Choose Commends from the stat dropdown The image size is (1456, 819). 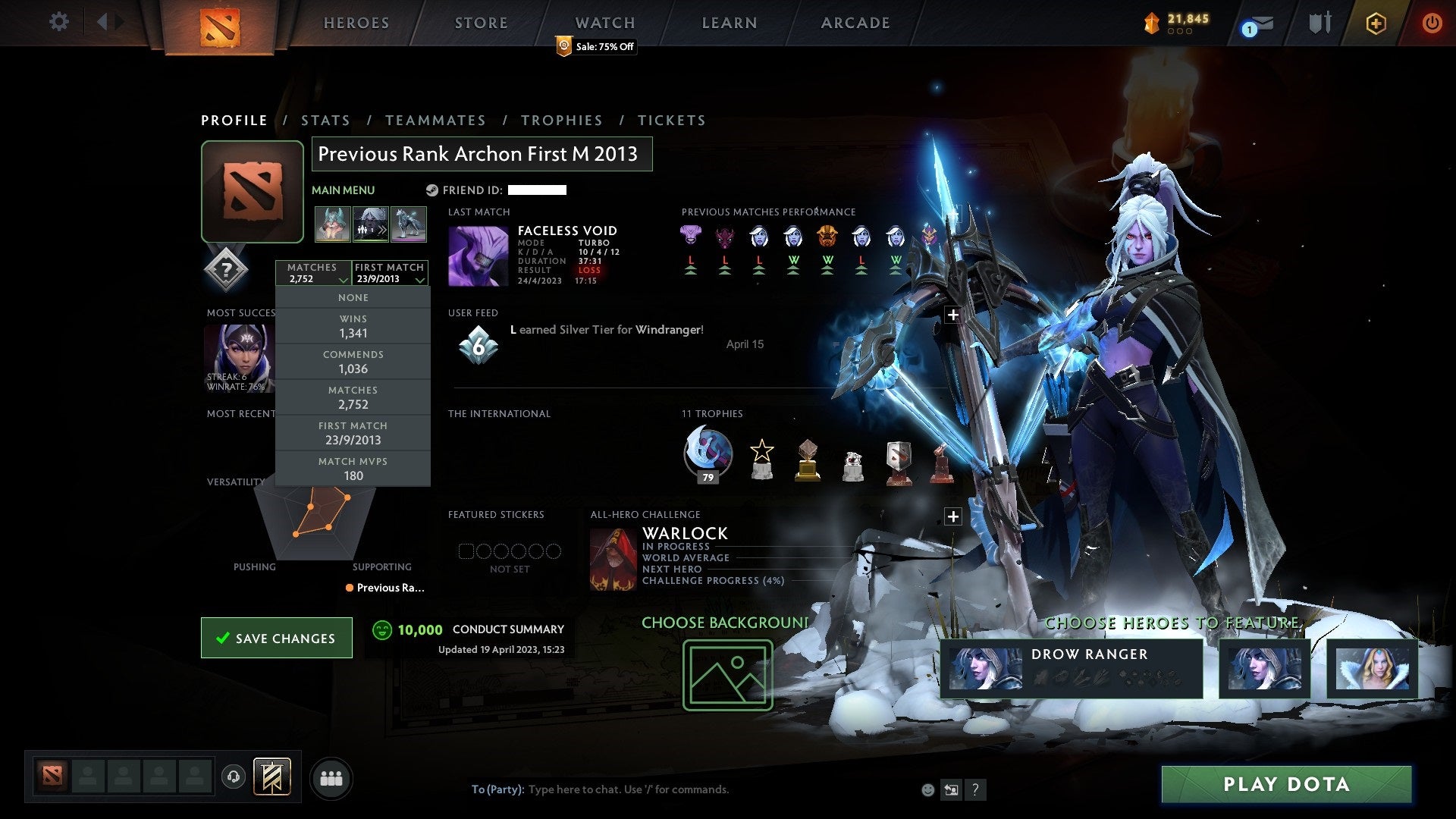point(353,362)
